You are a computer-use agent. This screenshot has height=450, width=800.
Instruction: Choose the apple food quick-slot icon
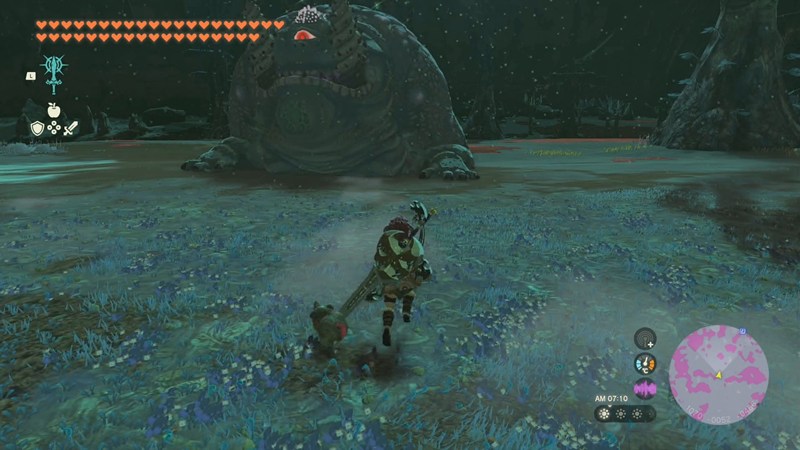pos(53,110)
